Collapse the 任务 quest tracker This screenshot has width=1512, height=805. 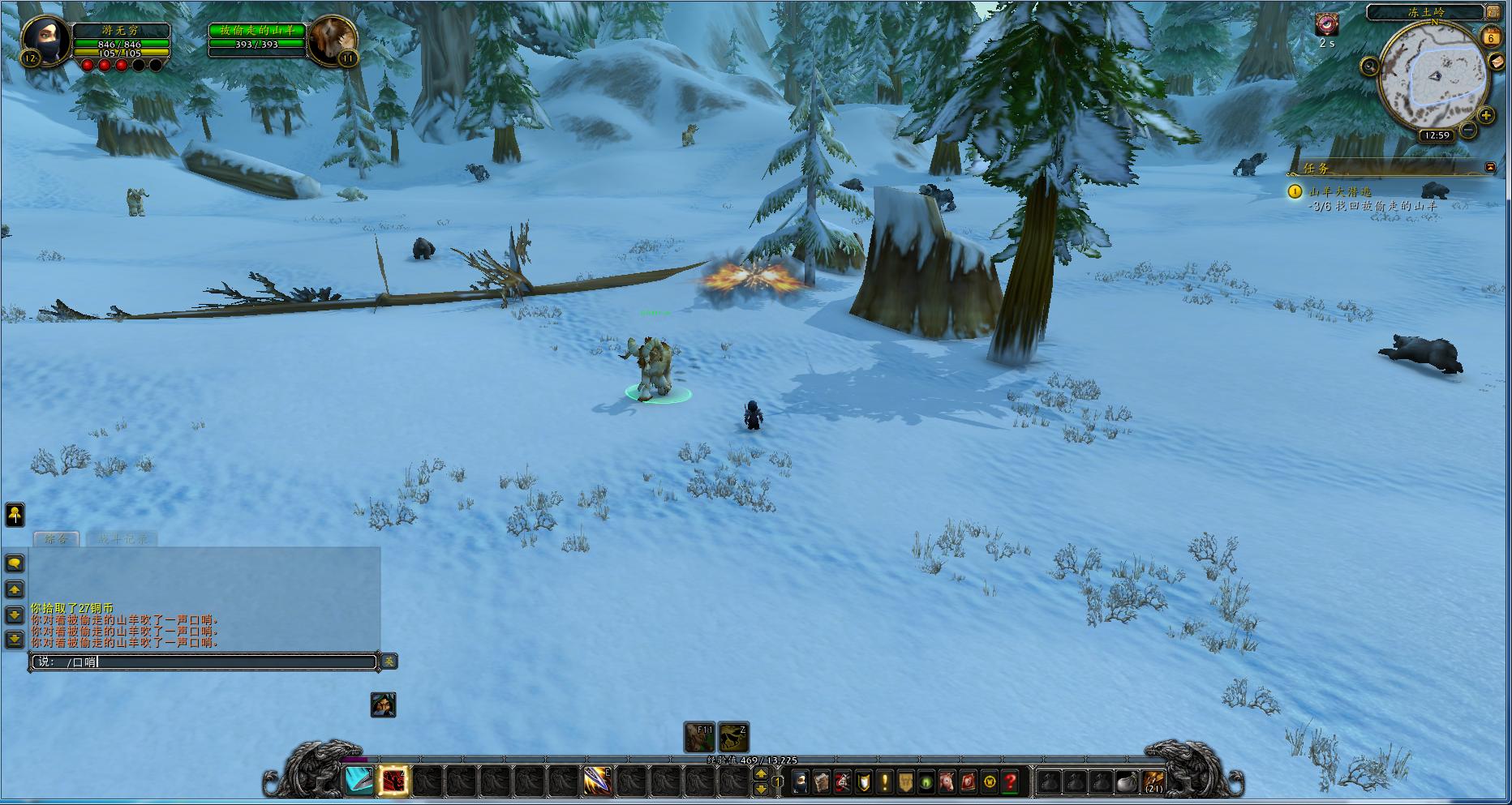(x=1490, y=167)
